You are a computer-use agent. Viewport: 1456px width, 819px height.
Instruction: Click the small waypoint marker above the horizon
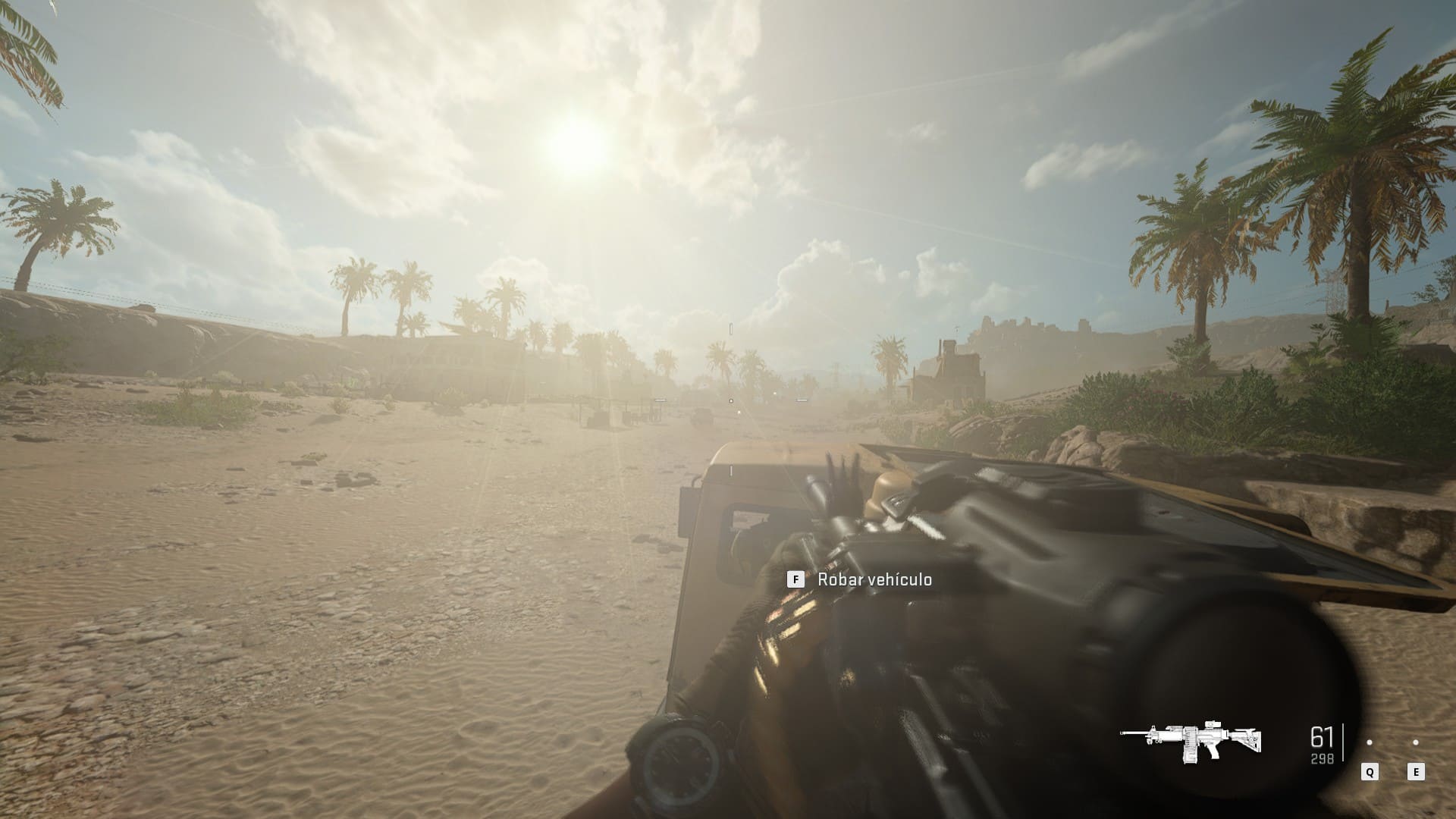point(731,328)
